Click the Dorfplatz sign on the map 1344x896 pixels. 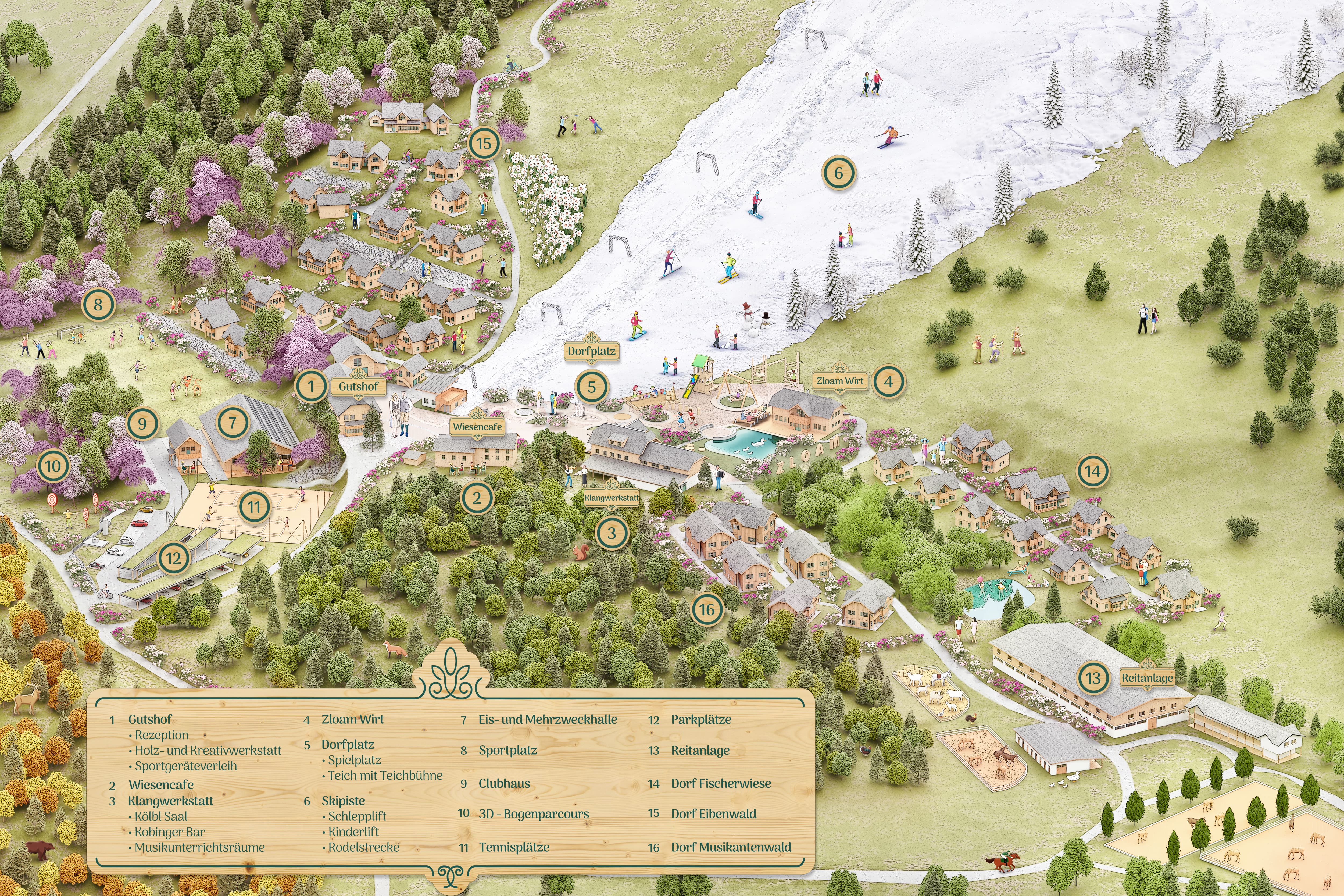tap(591, 351)
